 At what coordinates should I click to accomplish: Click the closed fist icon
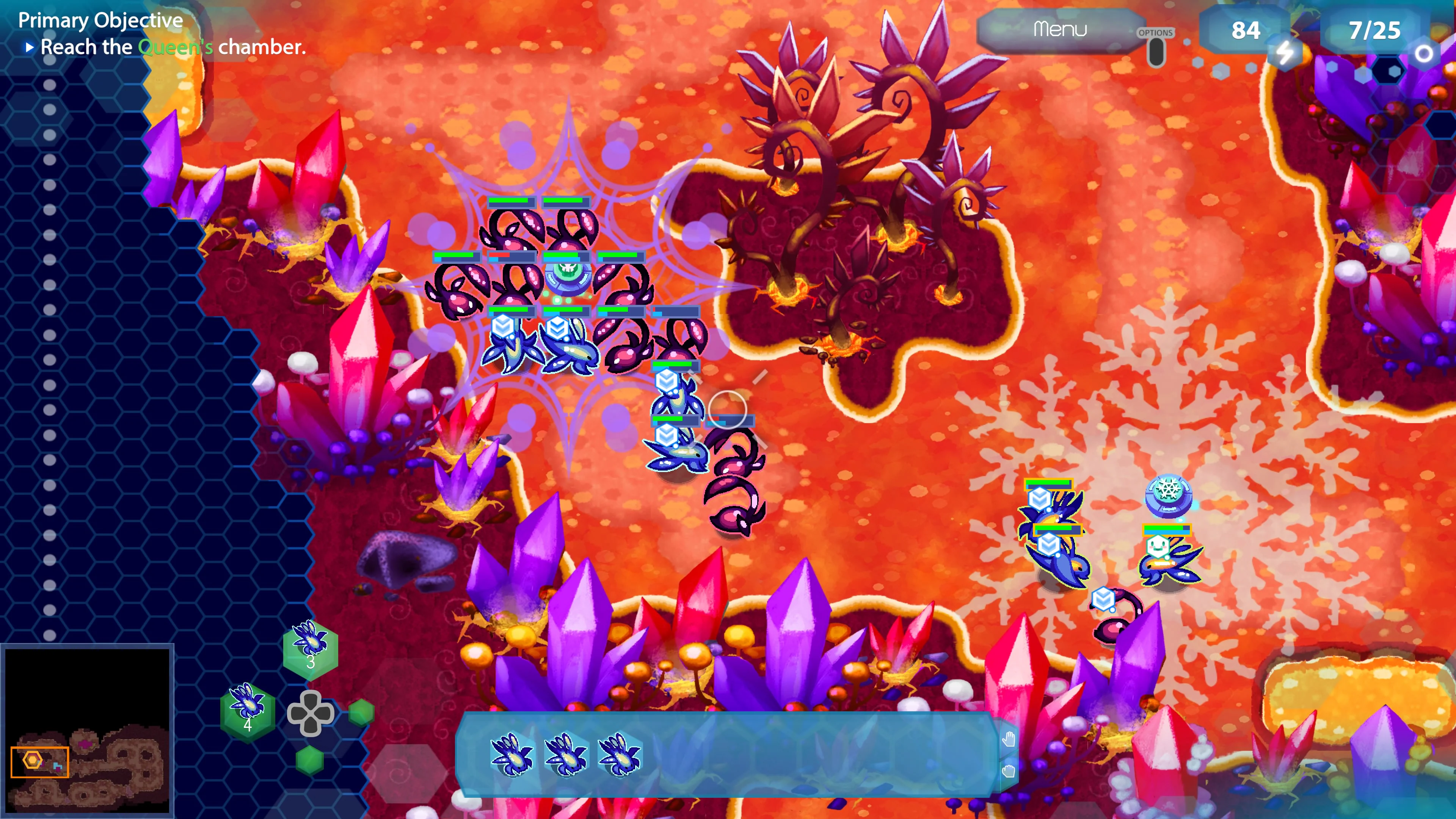[x=1009, y=771]
